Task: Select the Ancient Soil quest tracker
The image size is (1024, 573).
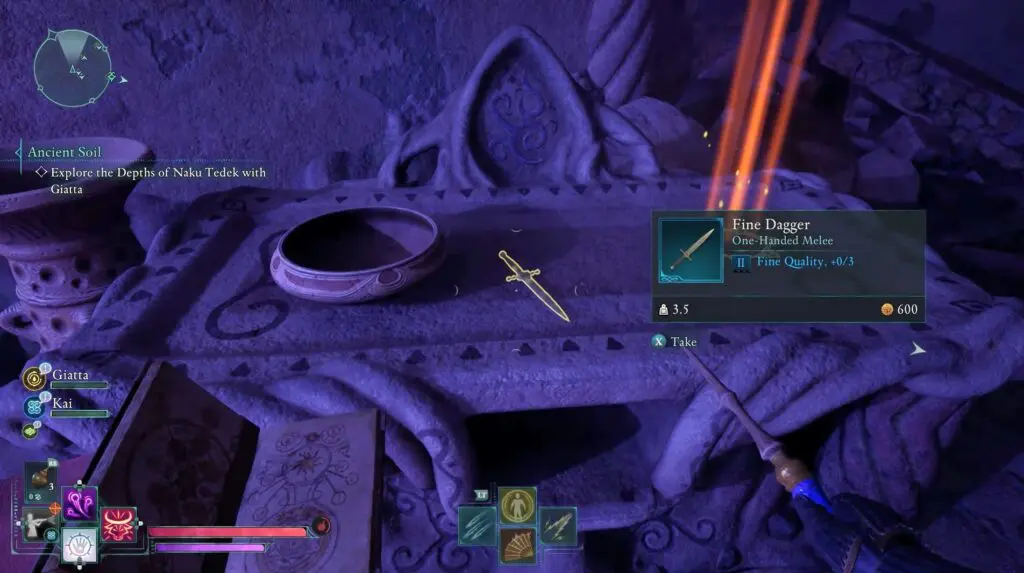Action: point(64,152)
